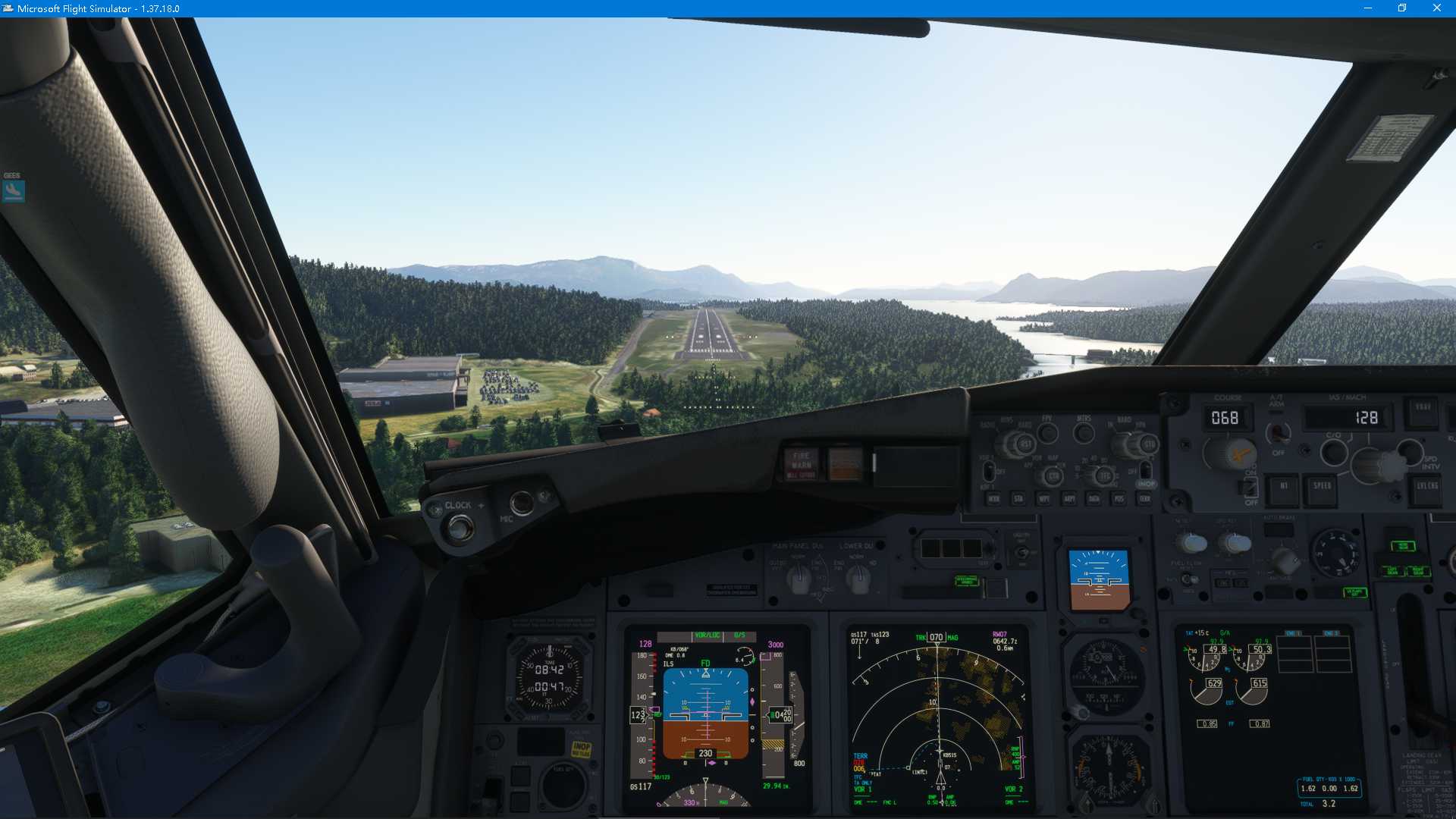Enable airport display with the ARPT button

click(x=1070, y=499)
